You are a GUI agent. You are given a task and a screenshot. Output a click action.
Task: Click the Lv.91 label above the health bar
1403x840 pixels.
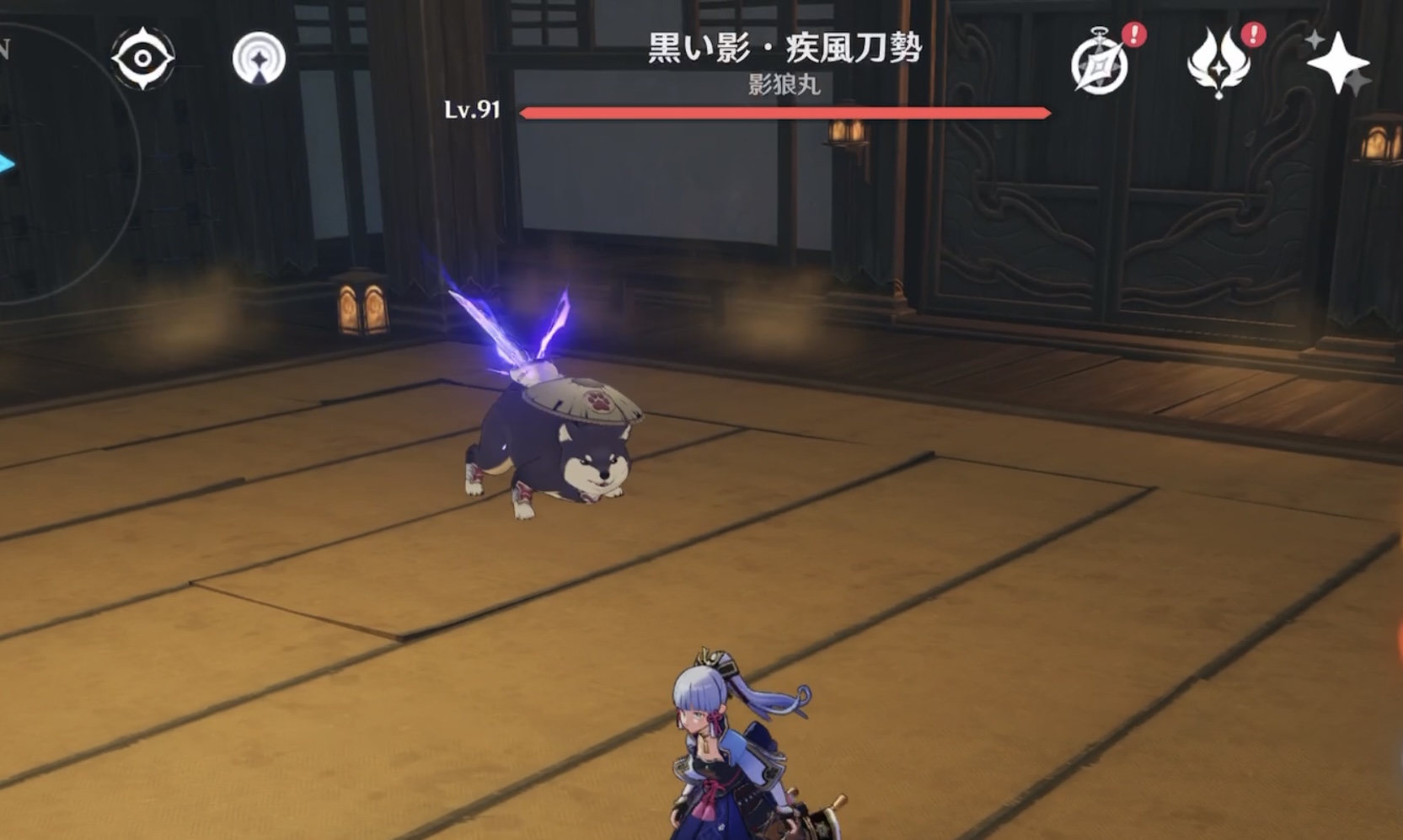(474, 109)
